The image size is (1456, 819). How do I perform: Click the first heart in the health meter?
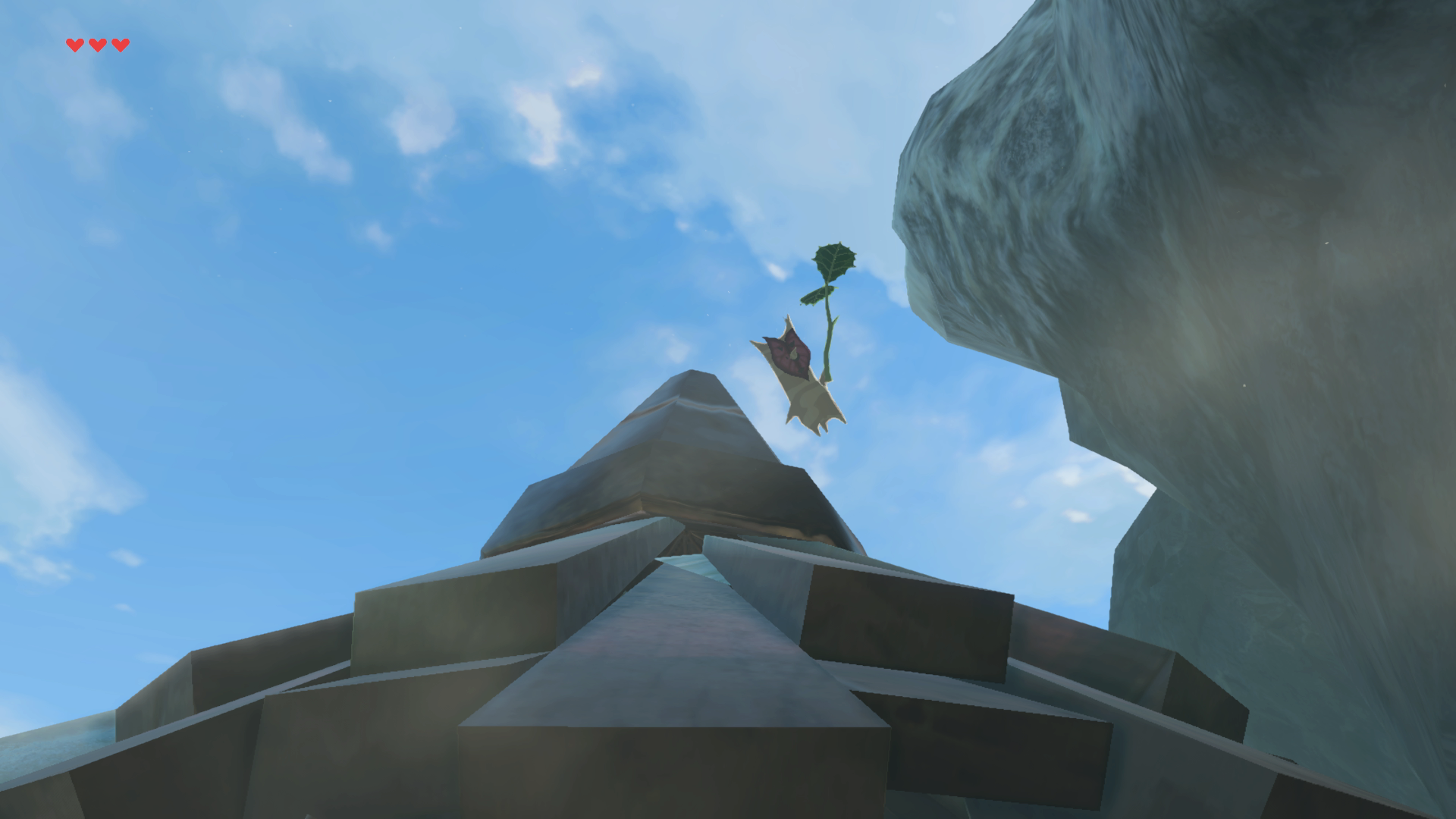(74, 44)
